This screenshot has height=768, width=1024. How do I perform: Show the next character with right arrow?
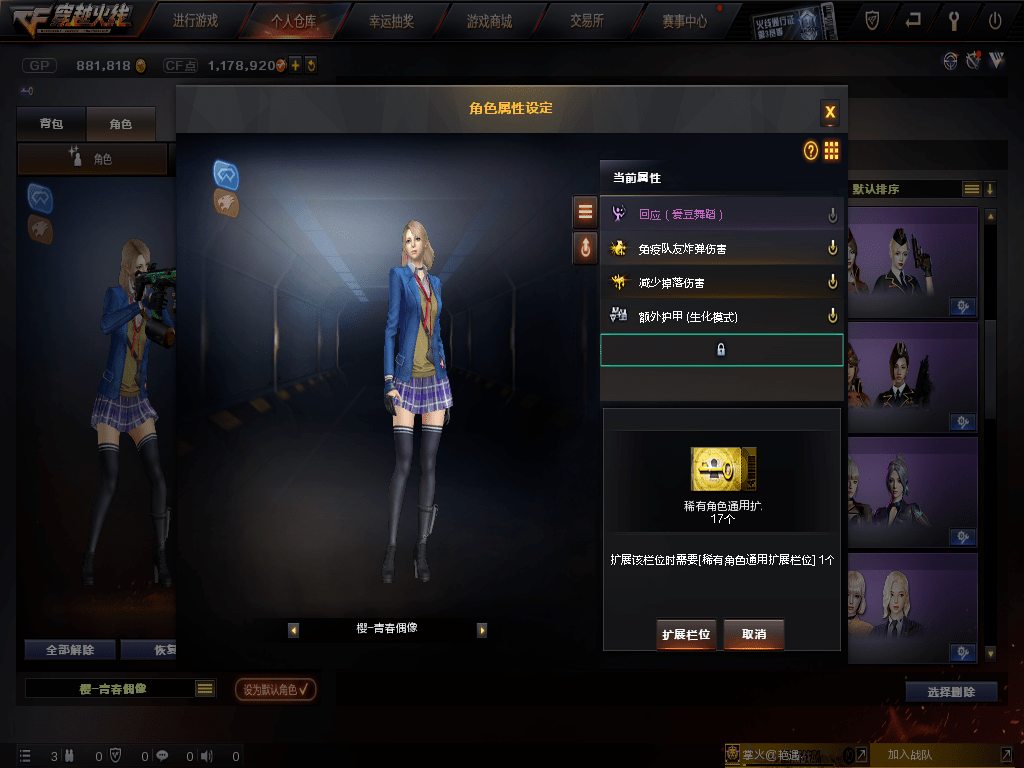[x=481, y=630]
